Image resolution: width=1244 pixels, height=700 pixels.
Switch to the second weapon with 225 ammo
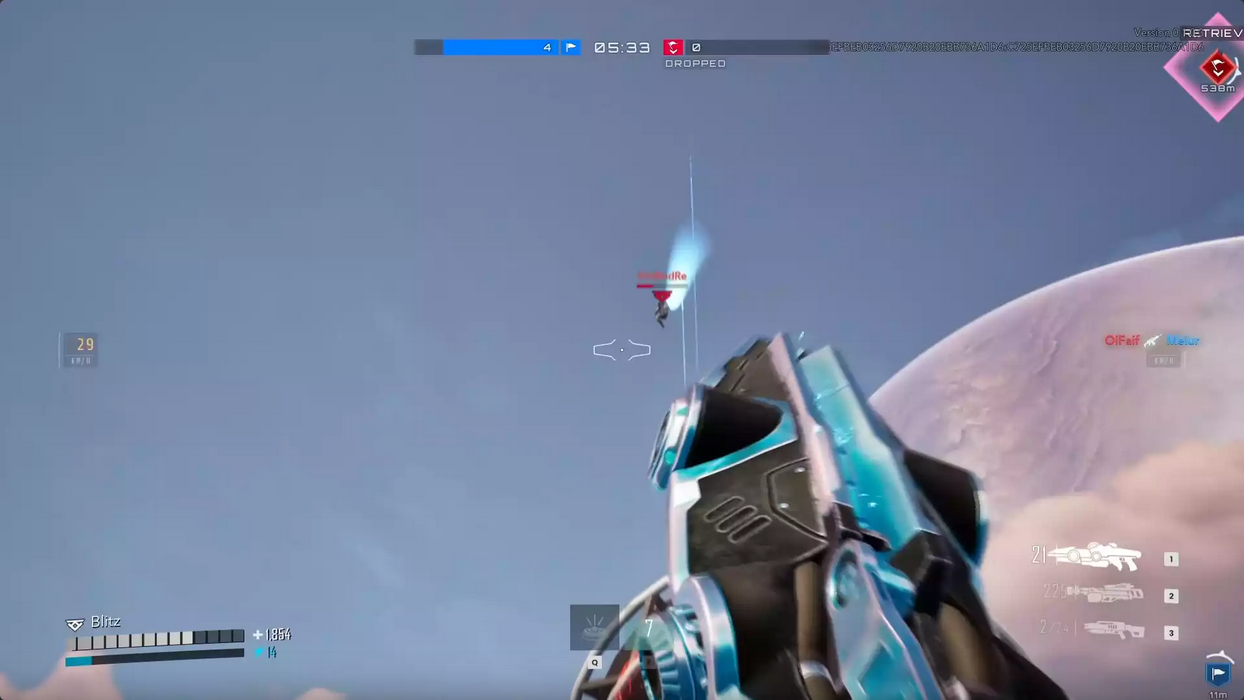click(x=1105, y=593)
